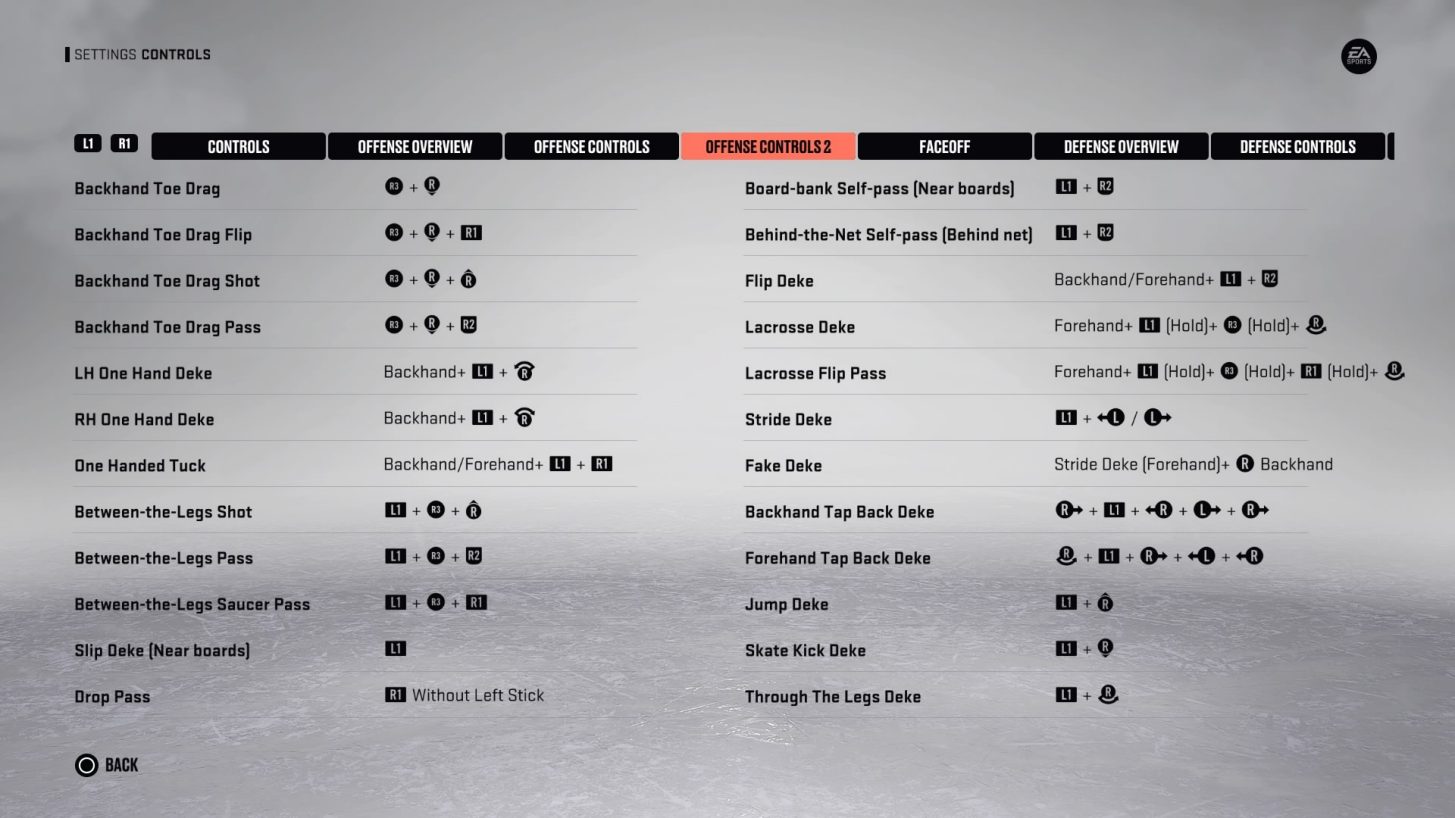
Task: Click the EA Sports logo
Action: pos(1358,57)
